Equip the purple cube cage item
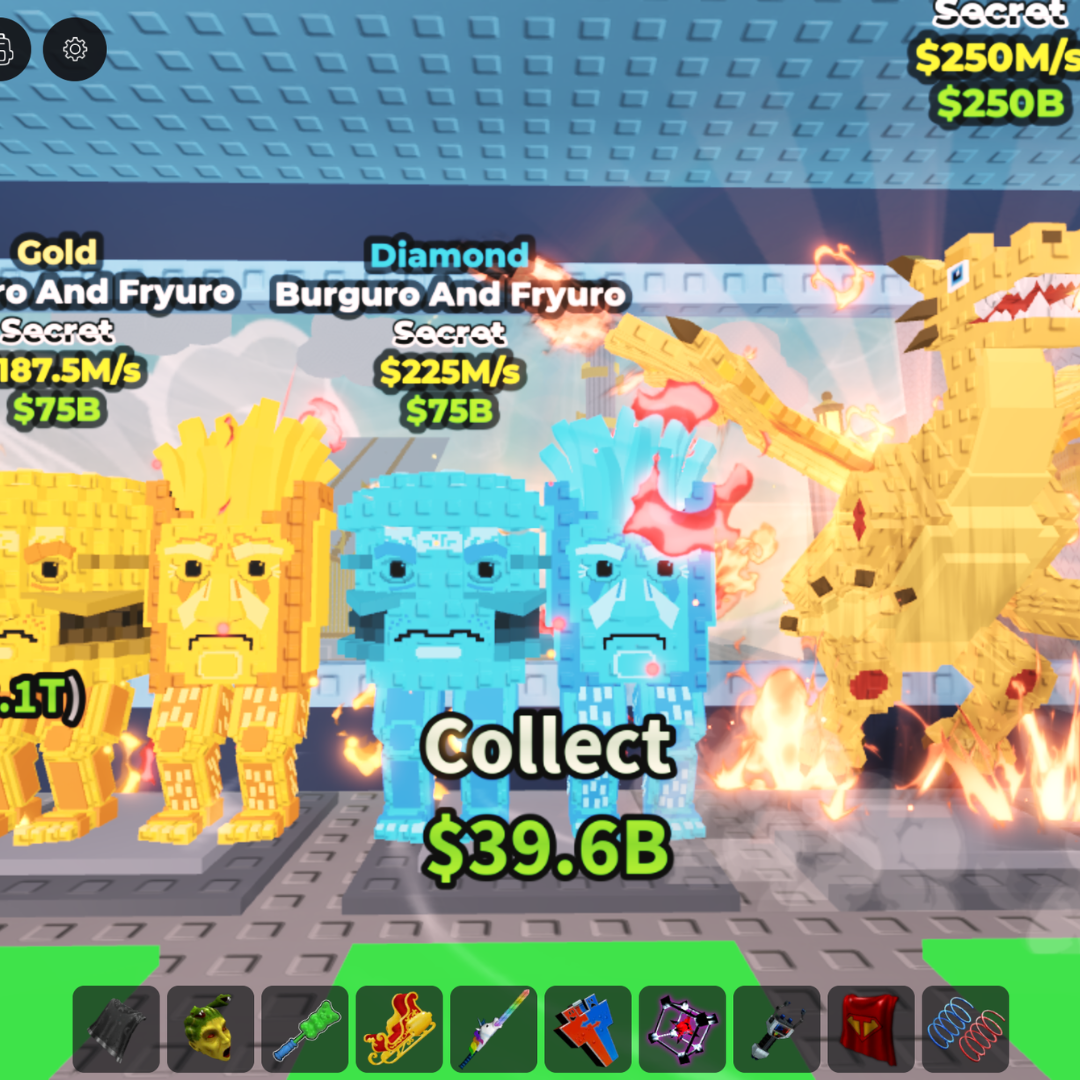Screen dimensions: 1080x1080 682,1029
